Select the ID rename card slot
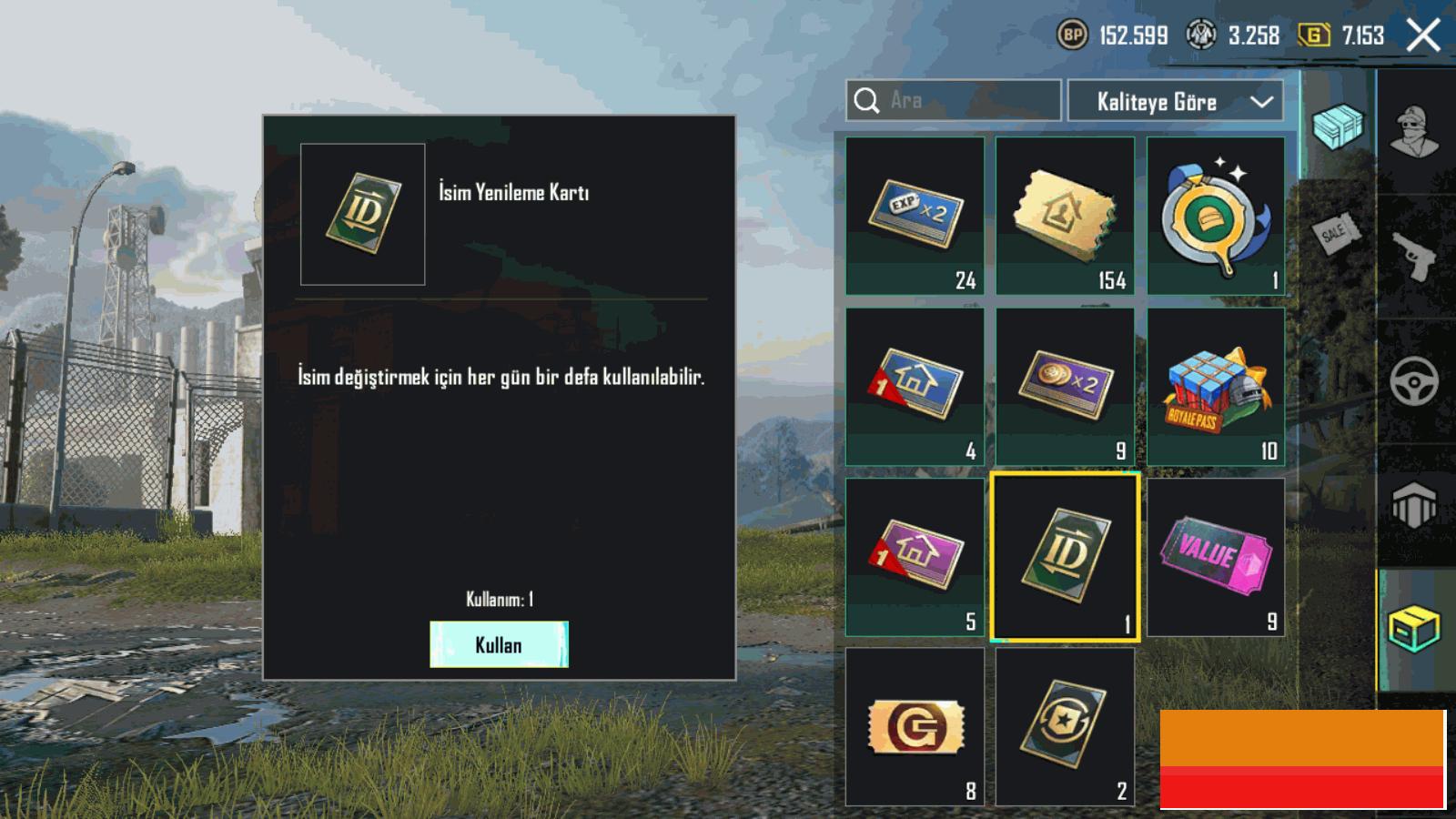 click(x=1065, y=557)
